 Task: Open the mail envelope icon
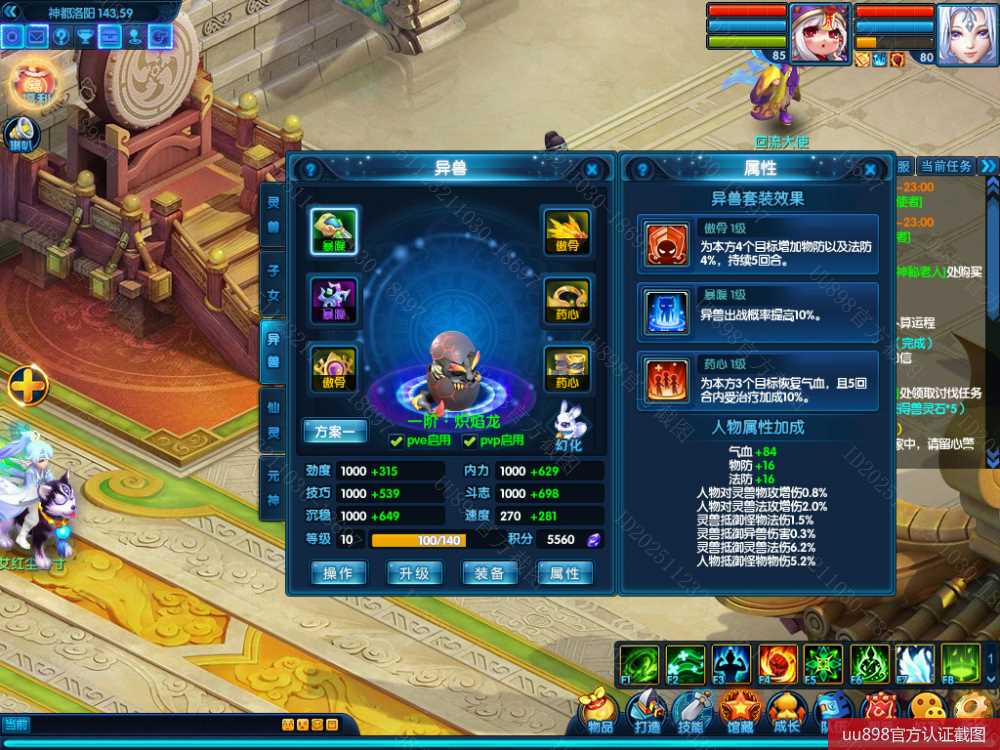click(37, 37)
